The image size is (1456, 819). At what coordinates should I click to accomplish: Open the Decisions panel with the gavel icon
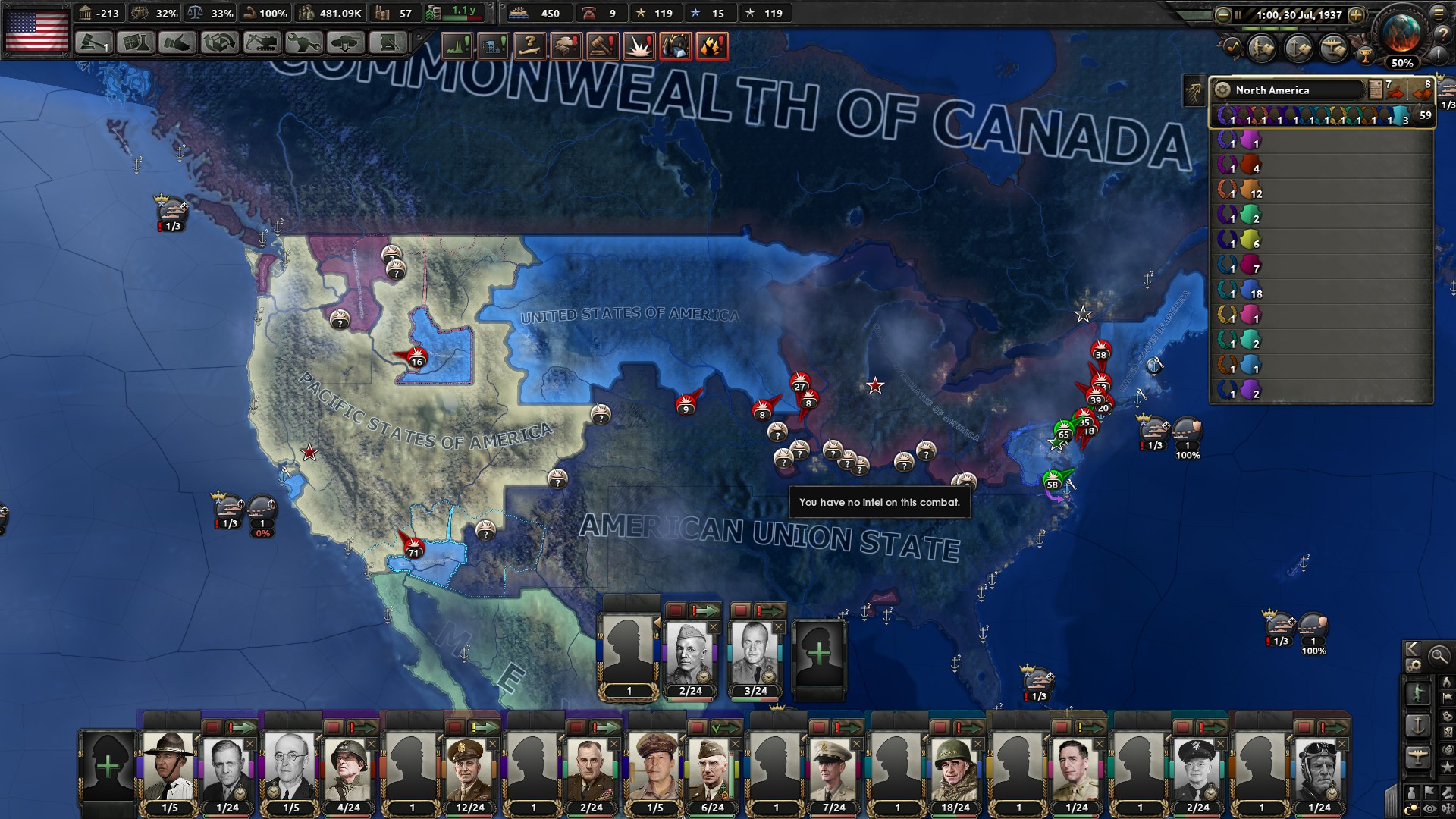pyautogui.click(x=92, y=45)
